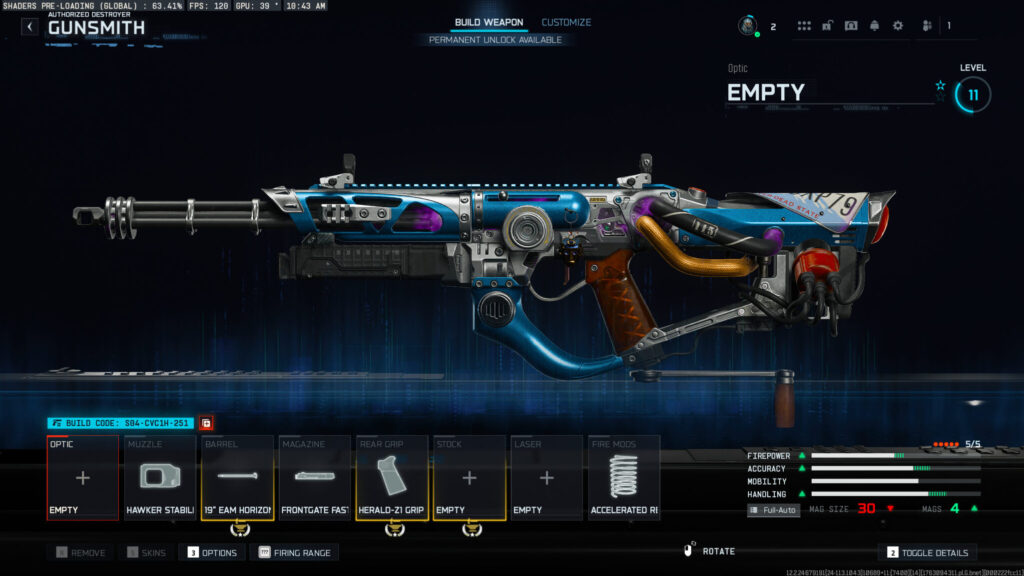Open the grid menu icon
The width and height of the screenshot is (1024, 576).
(x=804, y=25)
